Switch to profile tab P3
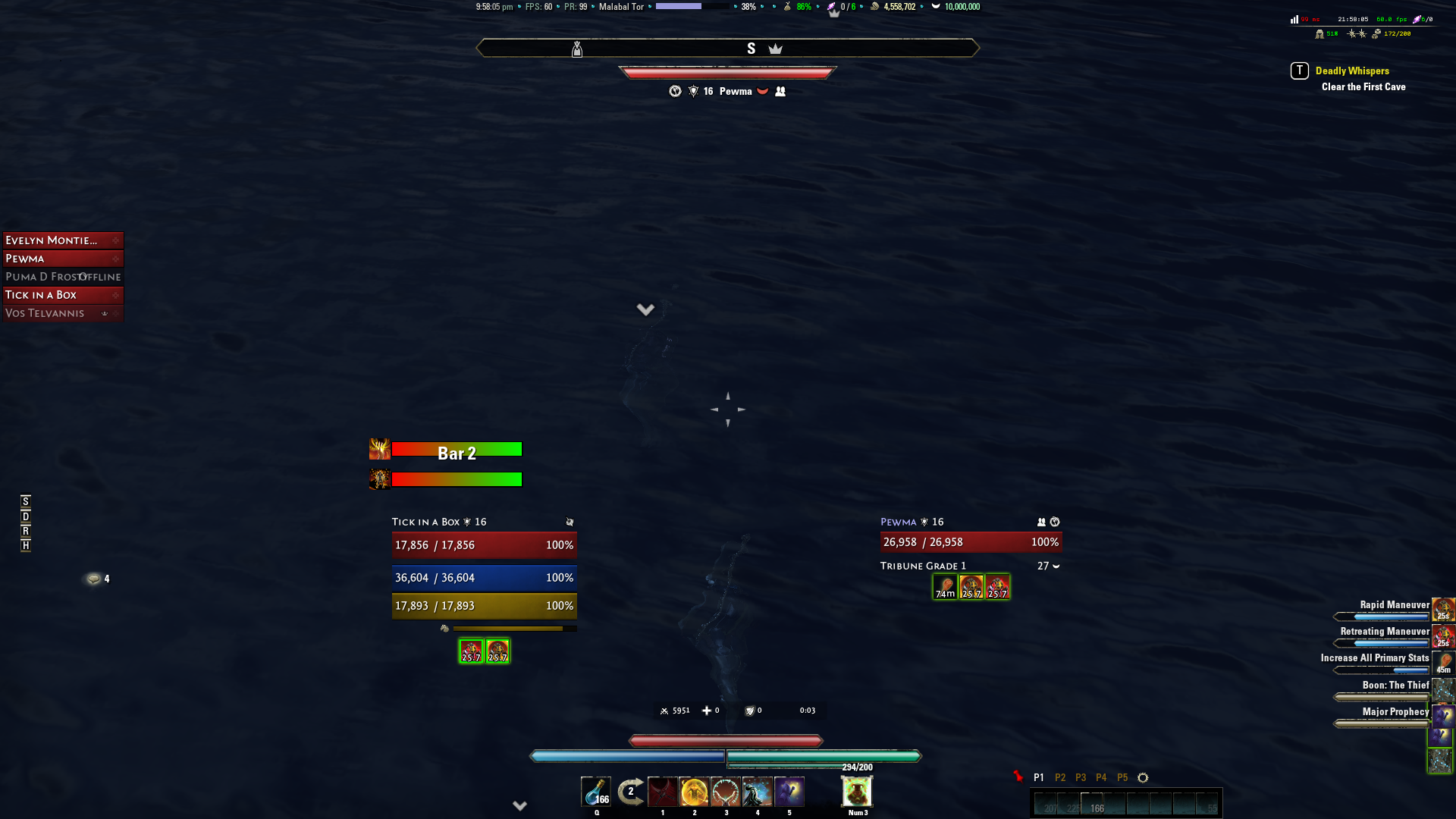The width and height of the screenshot is (1456, 819). tap(1080, 777)
